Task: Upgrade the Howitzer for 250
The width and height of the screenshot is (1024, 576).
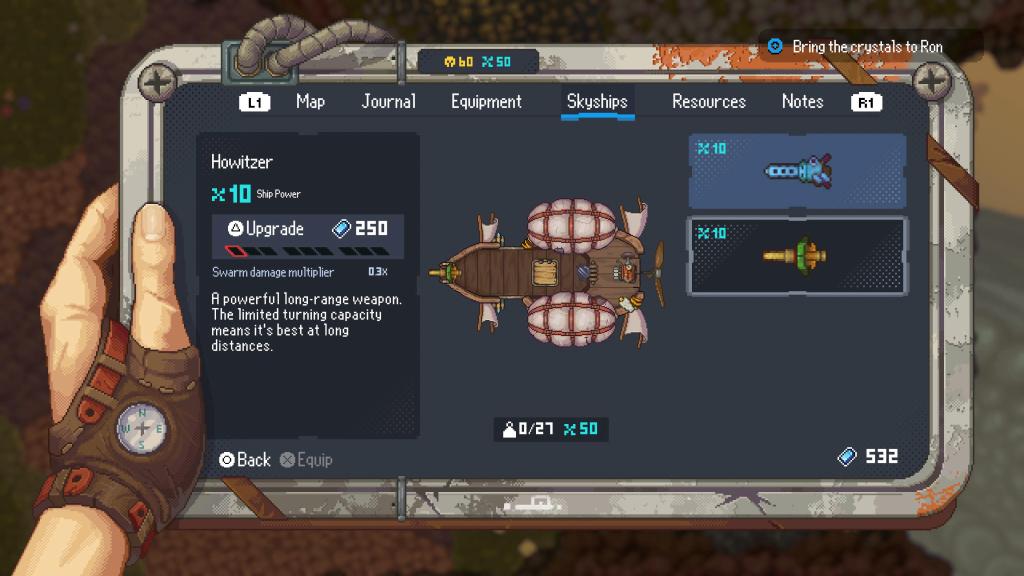Action: pyautogui.click(x=307, y=229)
